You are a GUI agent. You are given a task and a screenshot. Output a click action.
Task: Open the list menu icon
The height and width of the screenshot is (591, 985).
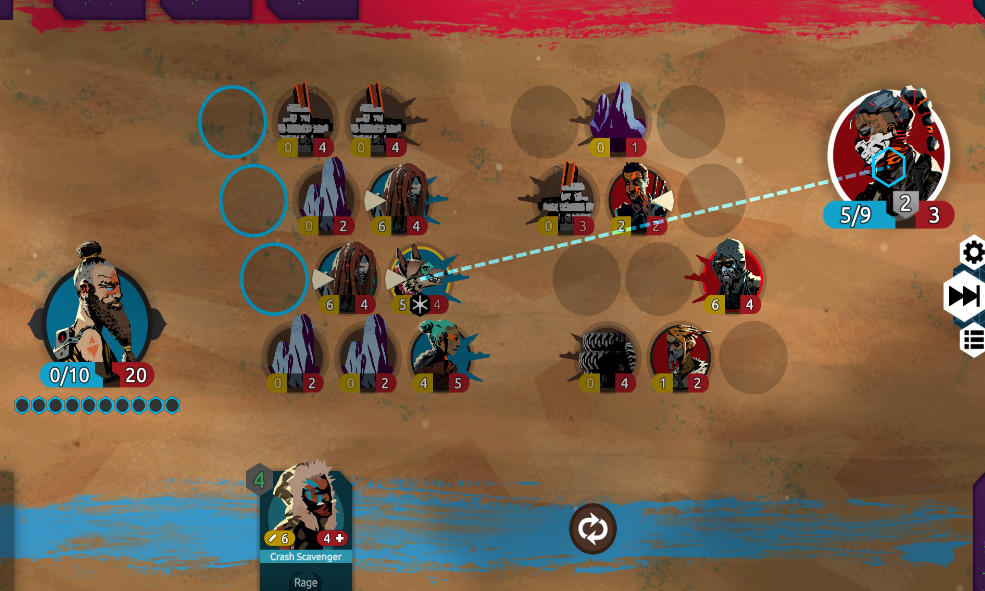[973, 340]
